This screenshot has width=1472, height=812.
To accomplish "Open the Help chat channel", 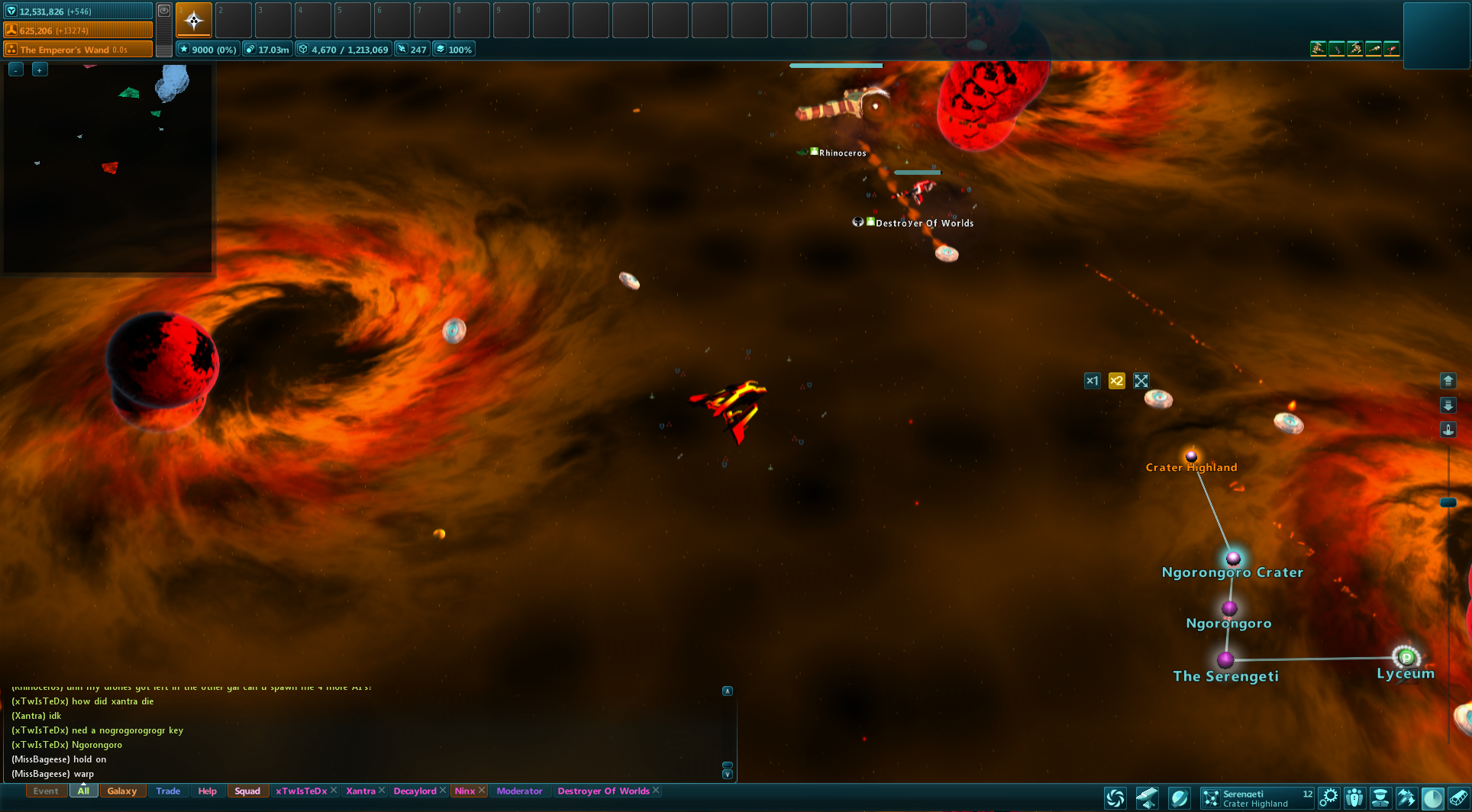I will click(207, 791).
